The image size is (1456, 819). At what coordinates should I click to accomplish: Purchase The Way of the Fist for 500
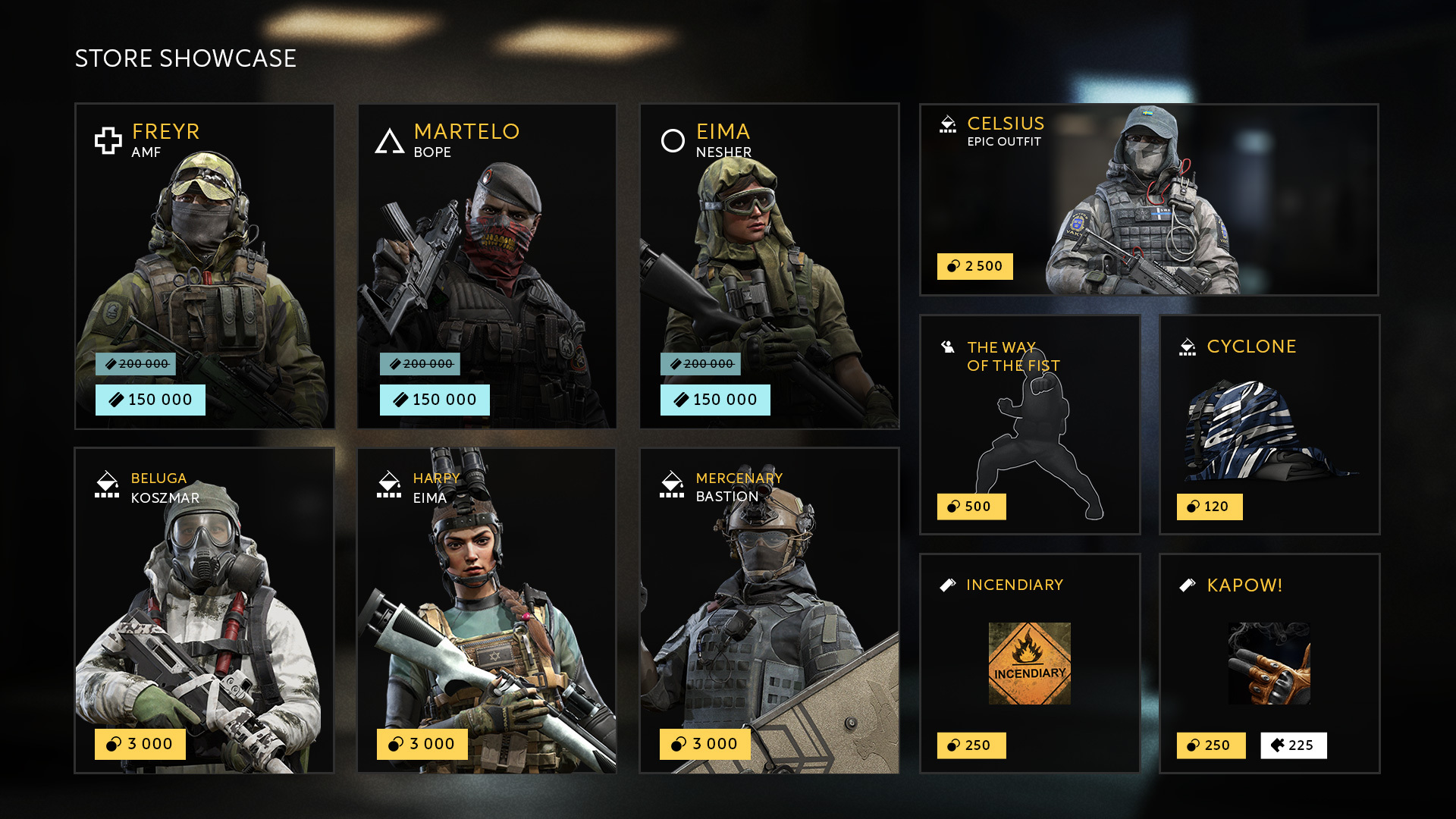click(x=971, y=507)
